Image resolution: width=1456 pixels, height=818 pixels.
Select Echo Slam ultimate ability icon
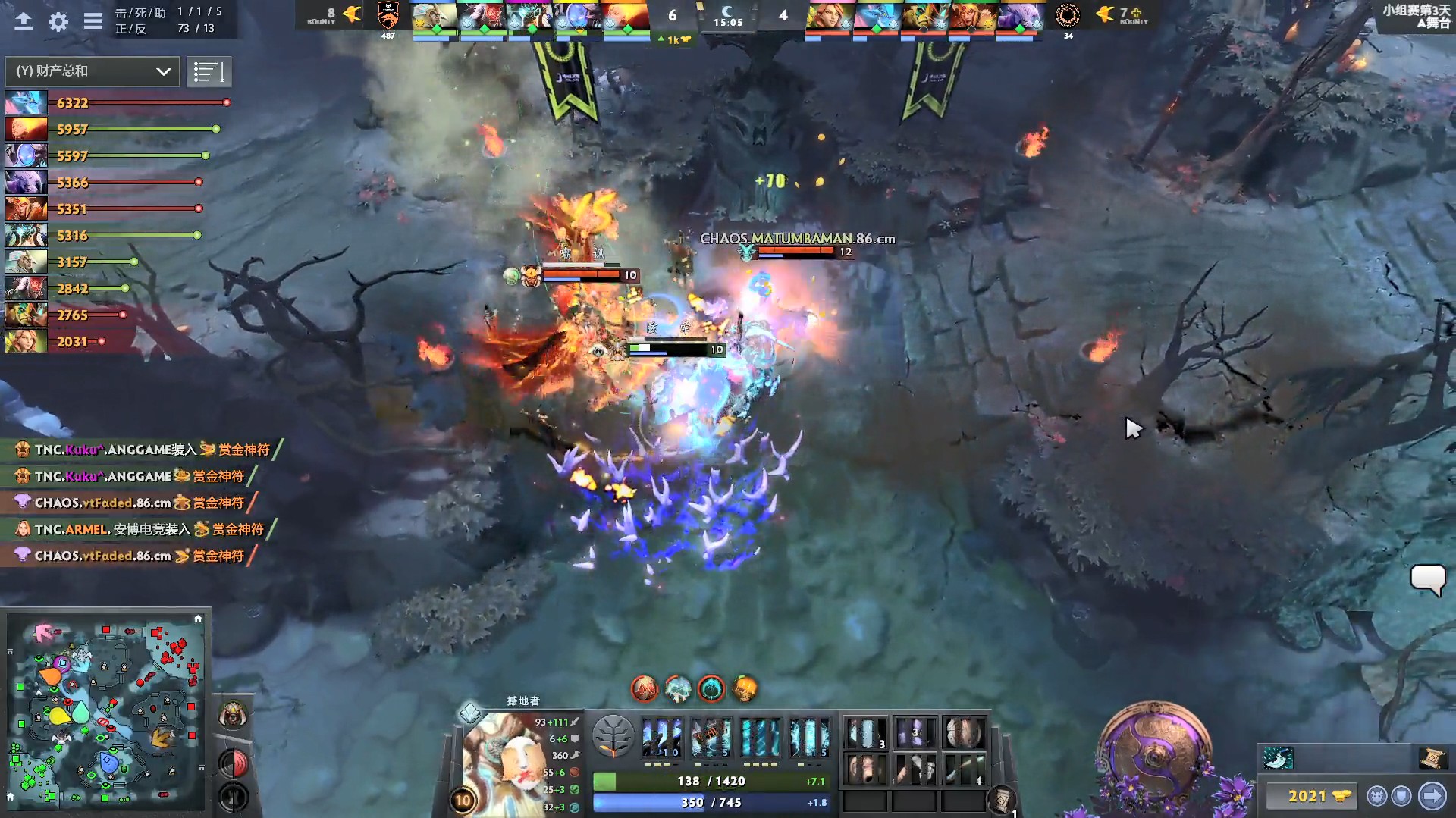click(x=810, y=736)
